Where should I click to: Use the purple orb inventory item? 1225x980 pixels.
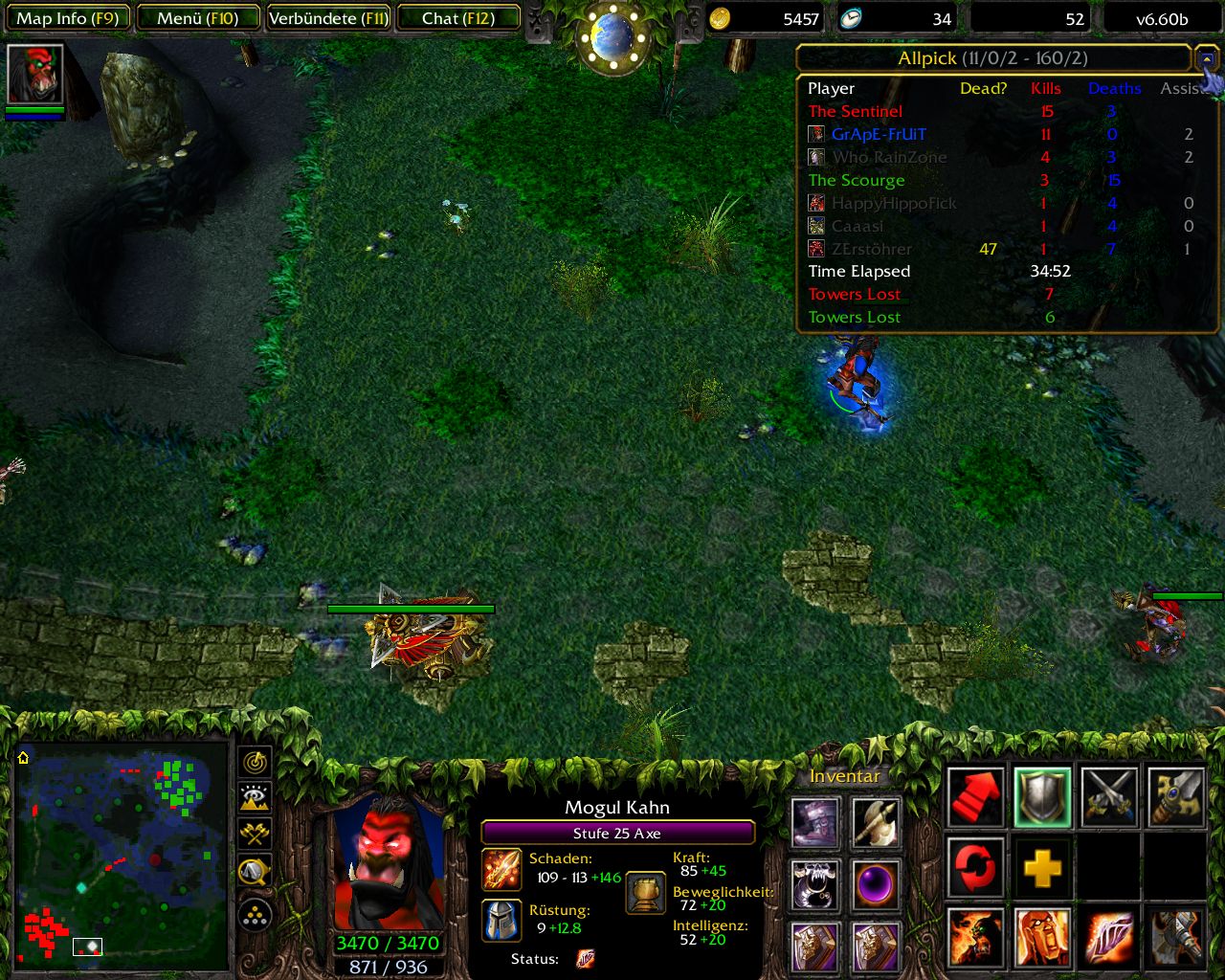(x=876, y=884)
